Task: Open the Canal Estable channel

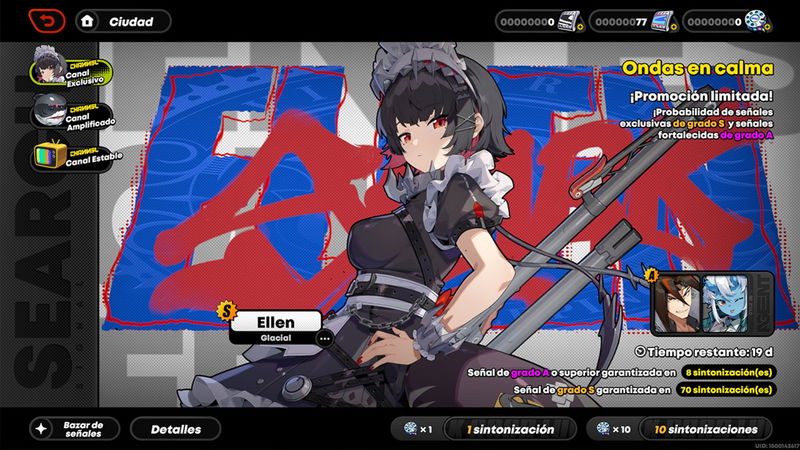Action: tap(70, 156)
